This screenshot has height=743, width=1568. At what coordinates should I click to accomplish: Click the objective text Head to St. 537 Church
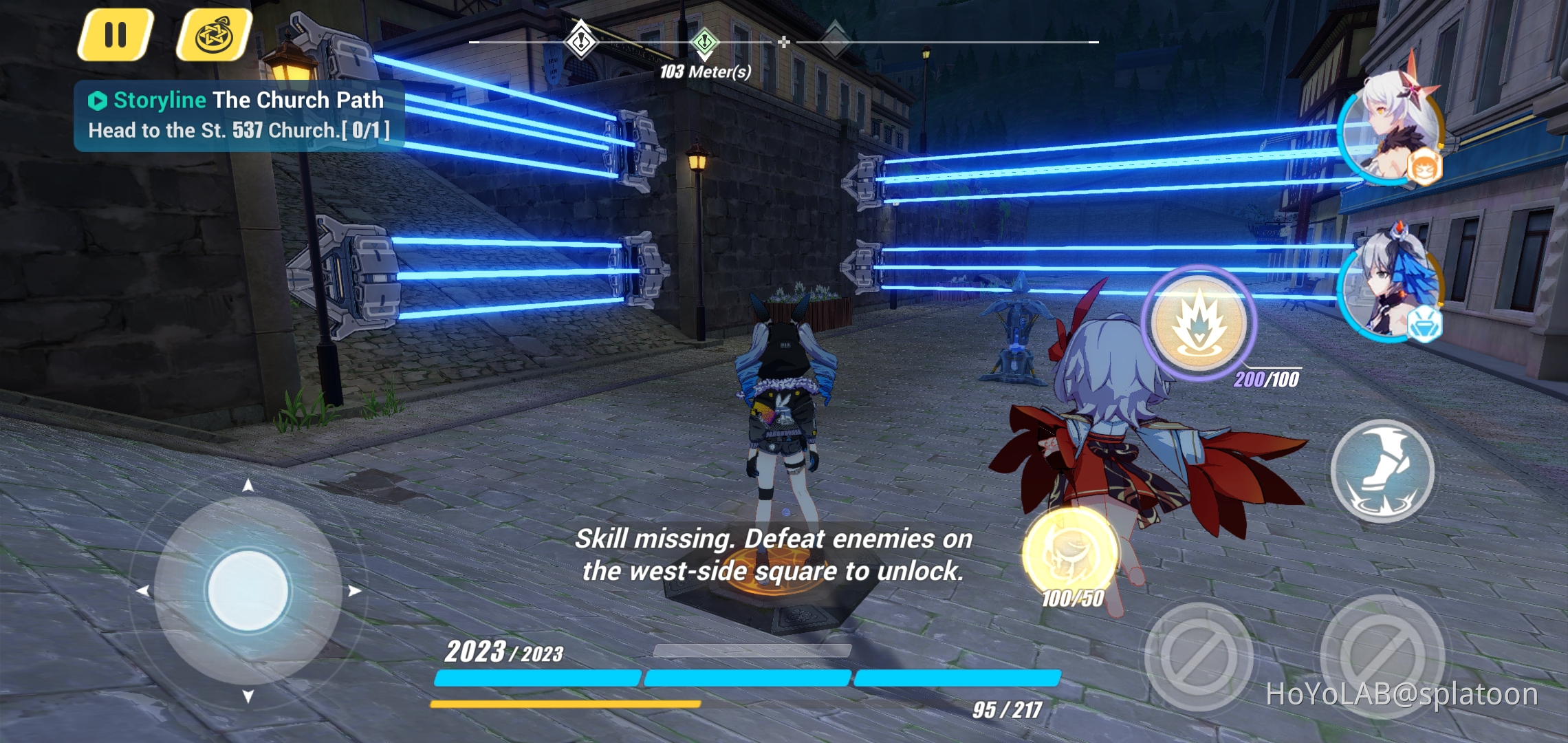[241, 129]
